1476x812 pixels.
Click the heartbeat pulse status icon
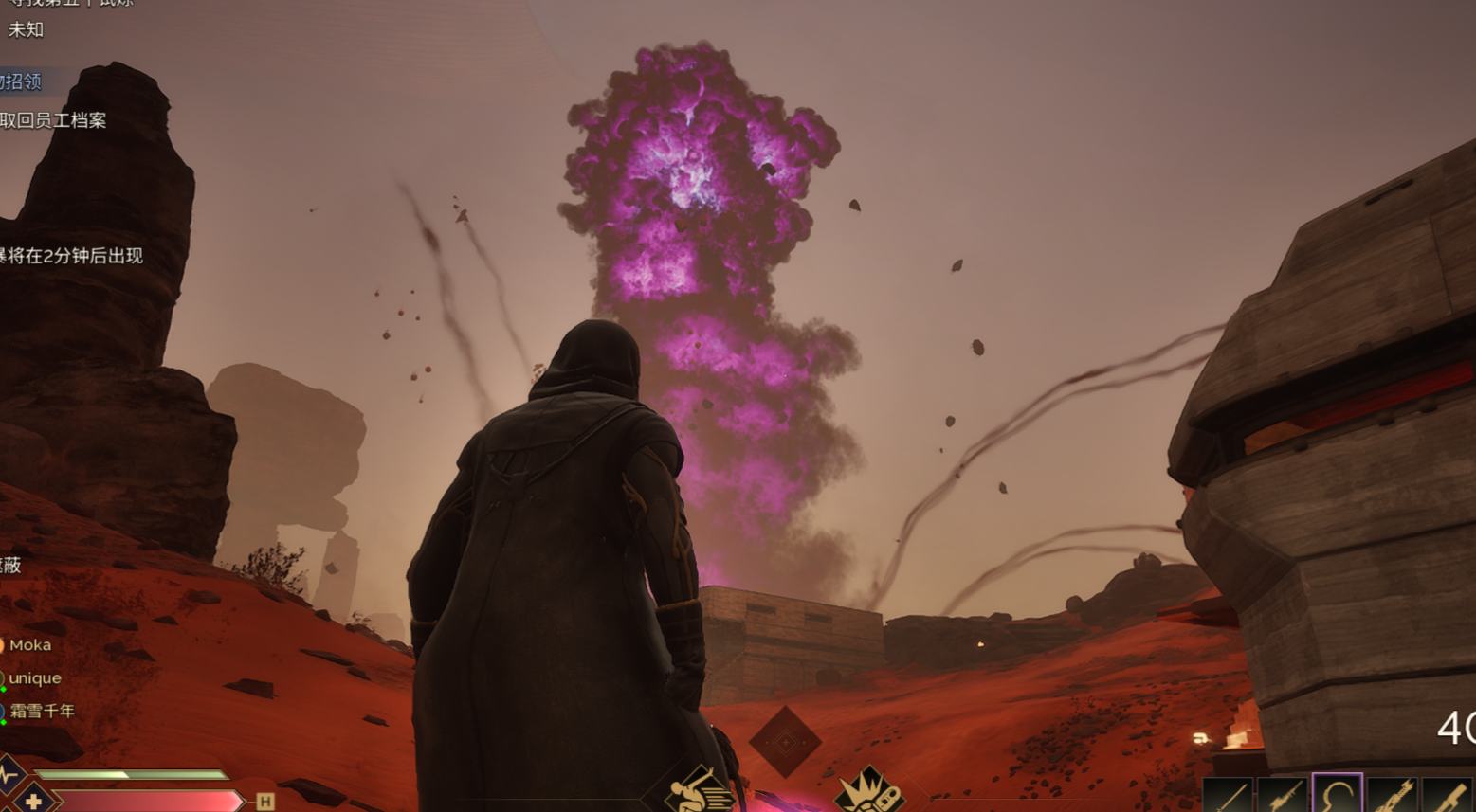[9, 774]
